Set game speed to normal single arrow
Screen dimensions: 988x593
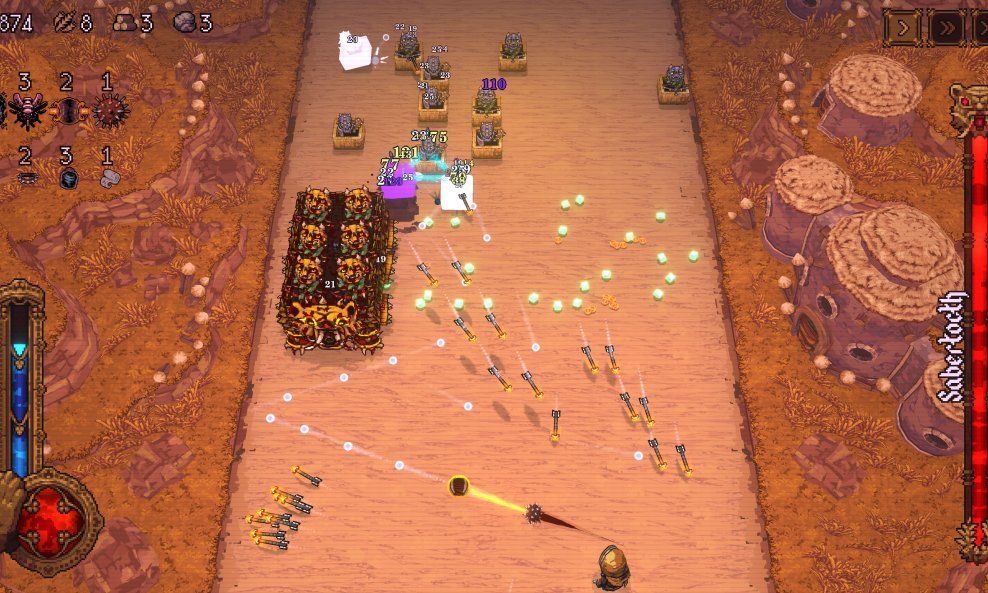coord(903,28)
